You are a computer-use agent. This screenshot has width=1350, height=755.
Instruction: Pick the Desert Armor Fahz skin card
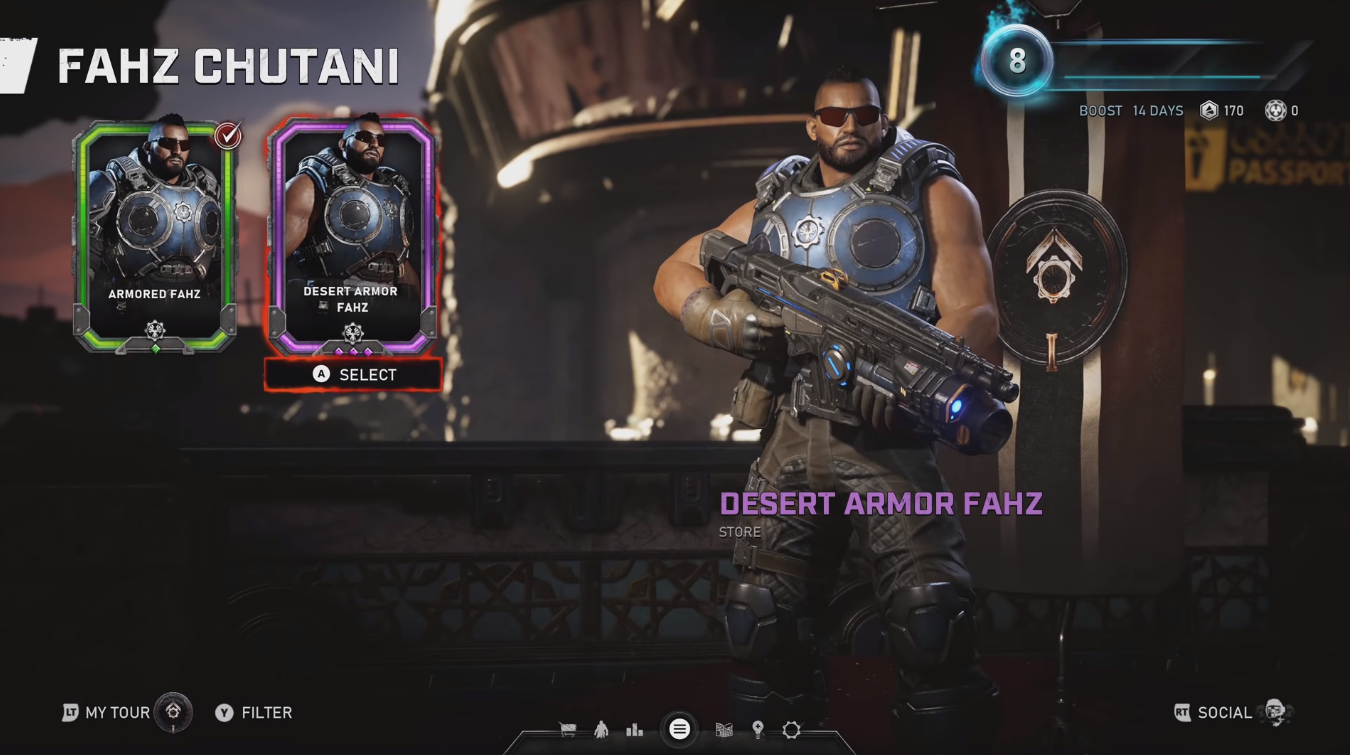tap(351, 235)
